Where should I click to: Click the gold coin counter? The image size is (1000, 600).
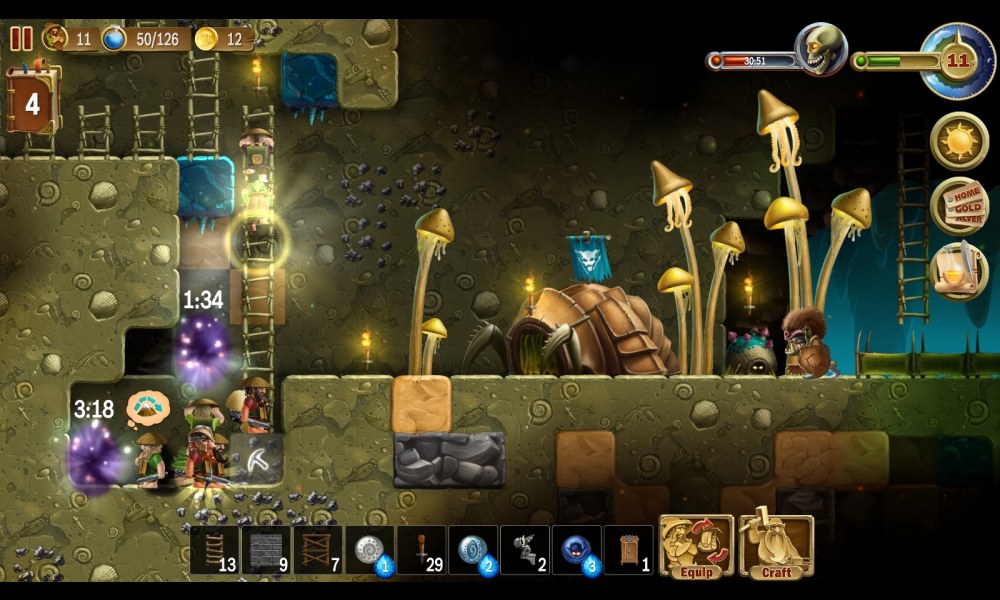coord(207,39)
